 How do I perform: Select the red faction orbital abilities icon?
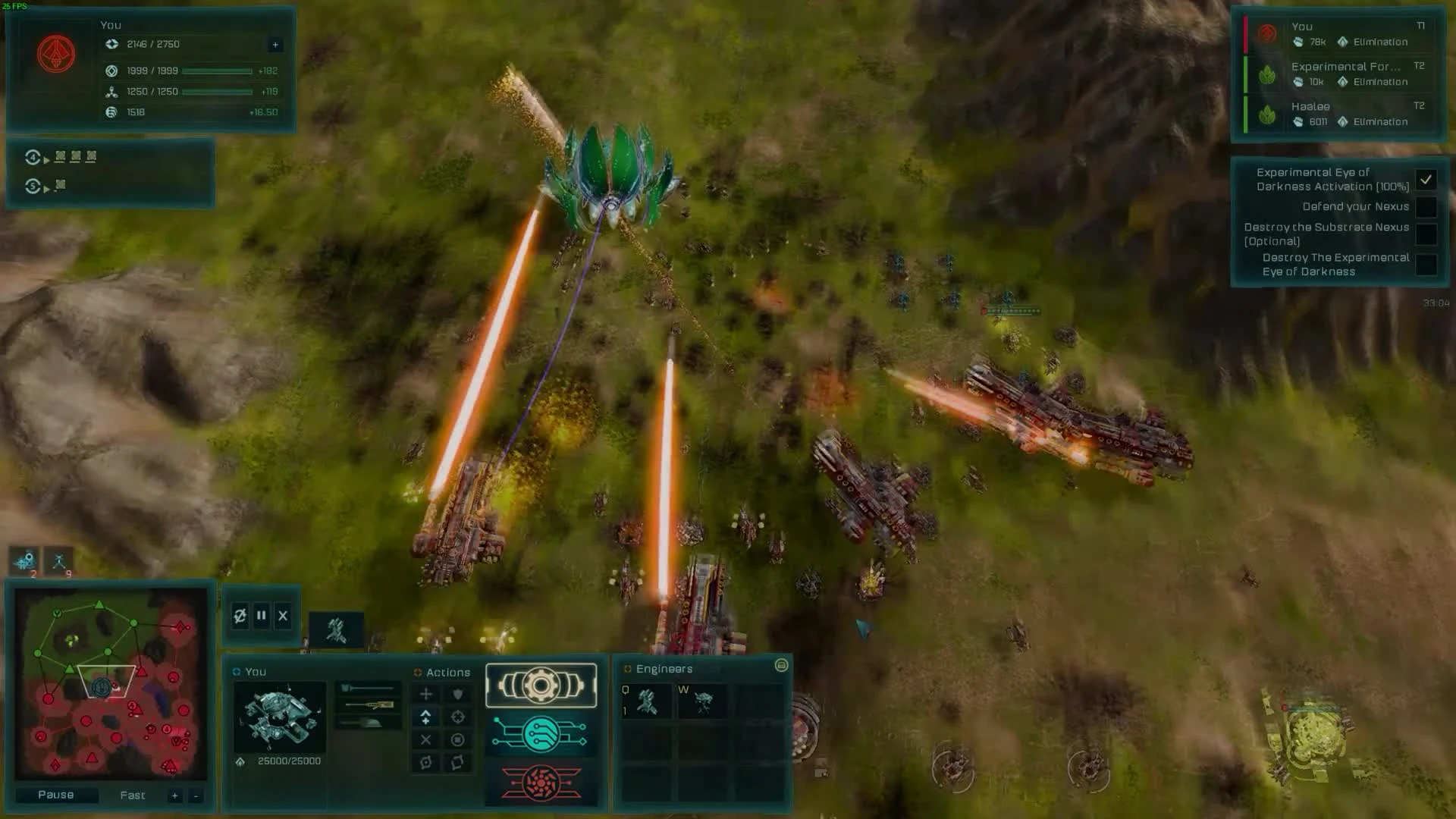click(541, 783)
